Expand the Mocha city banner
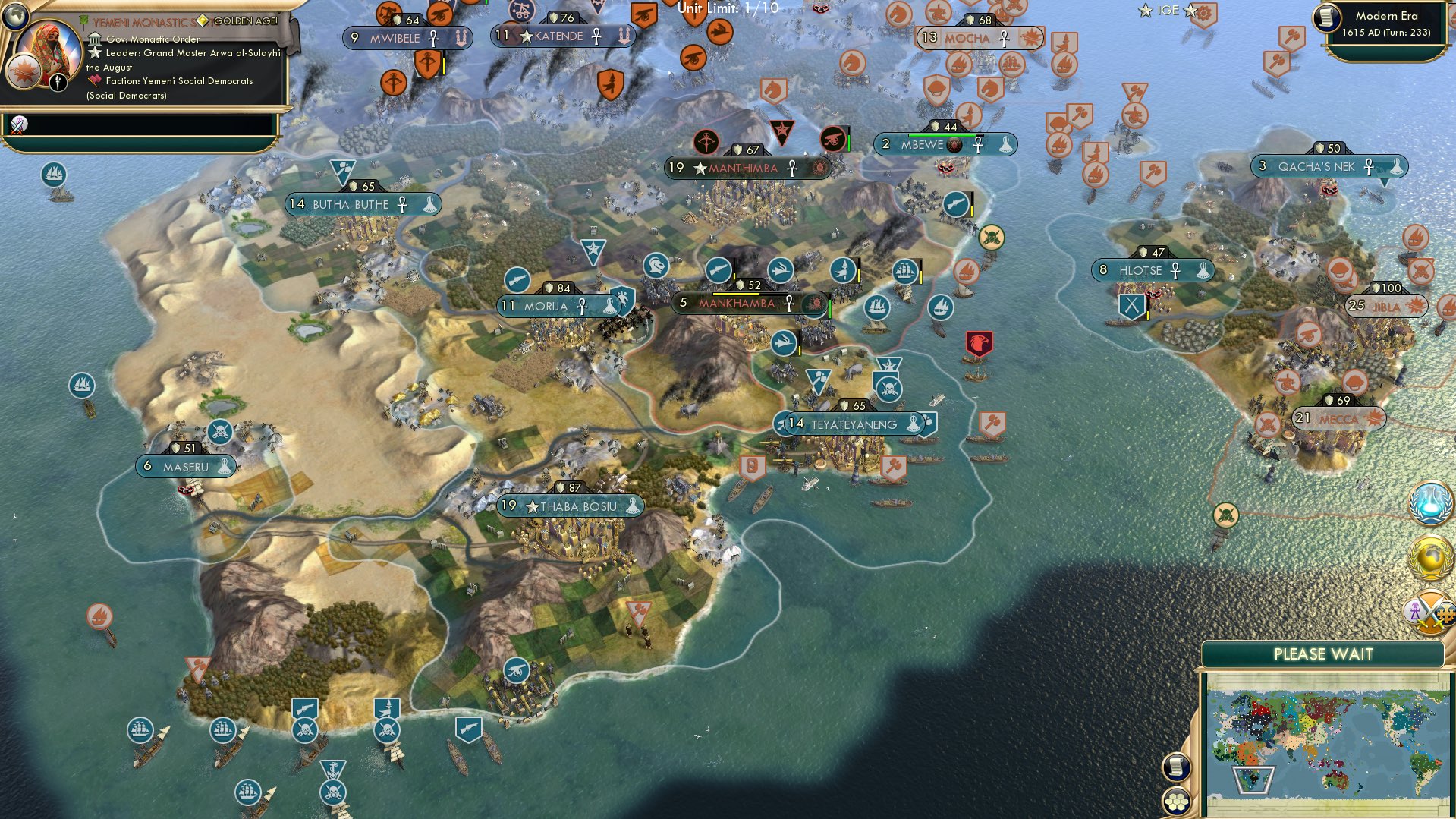This screenshot has width=1456, height=819. [x=969, y=37]
